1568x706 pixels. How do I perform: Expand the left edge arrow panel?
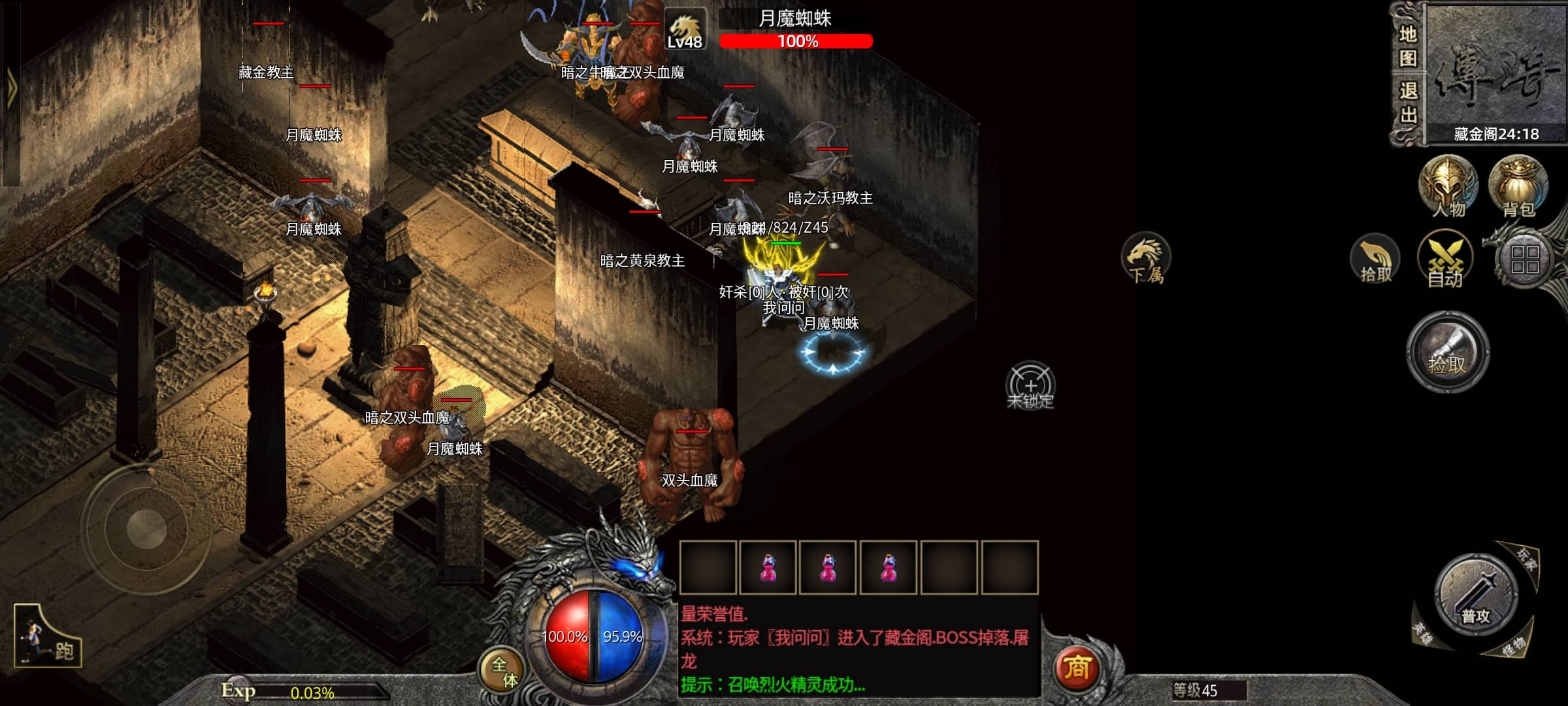click(10, 88)
